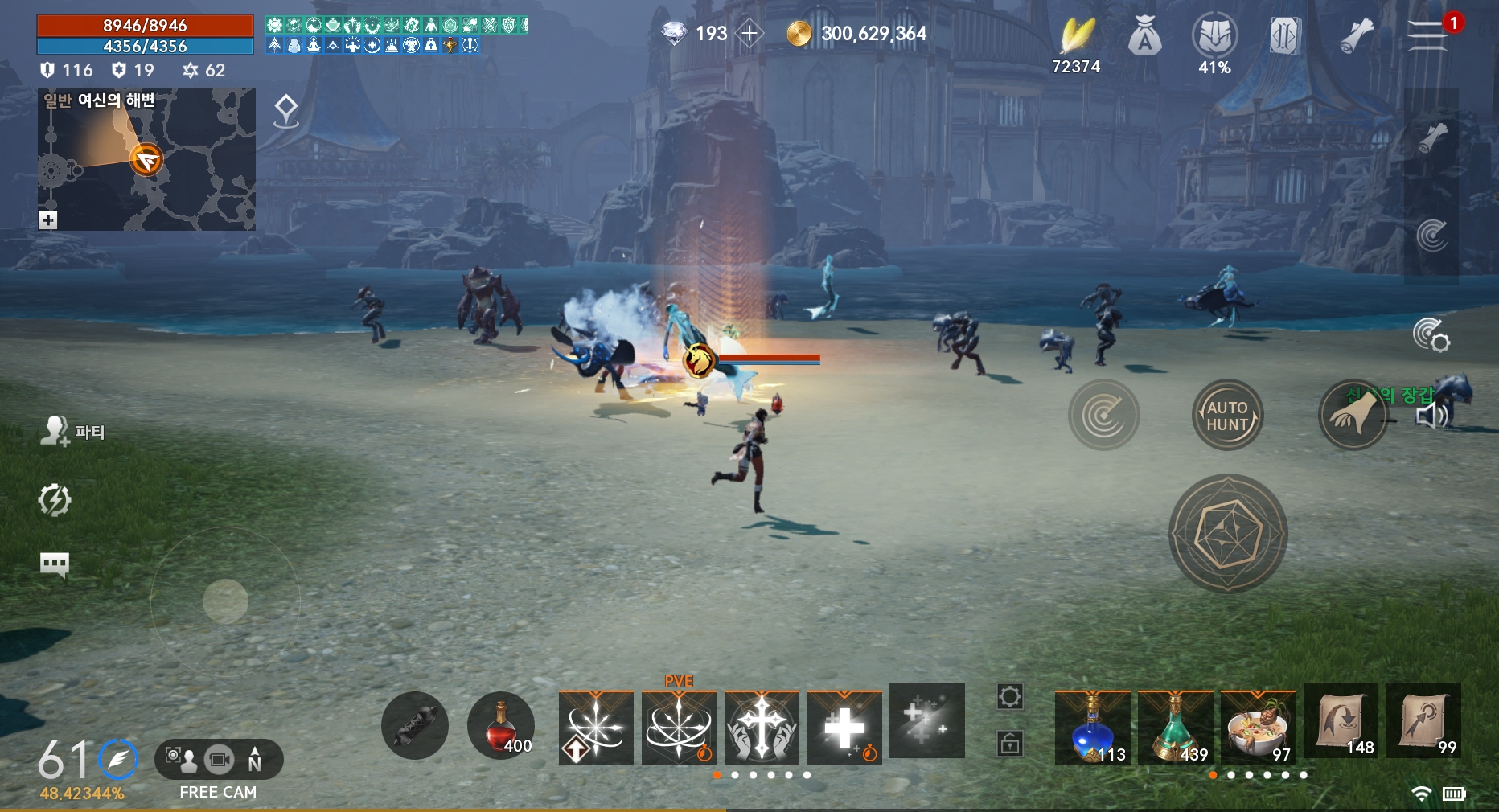
Task: Open the hamburger main menu
Action: [1427, 35]
